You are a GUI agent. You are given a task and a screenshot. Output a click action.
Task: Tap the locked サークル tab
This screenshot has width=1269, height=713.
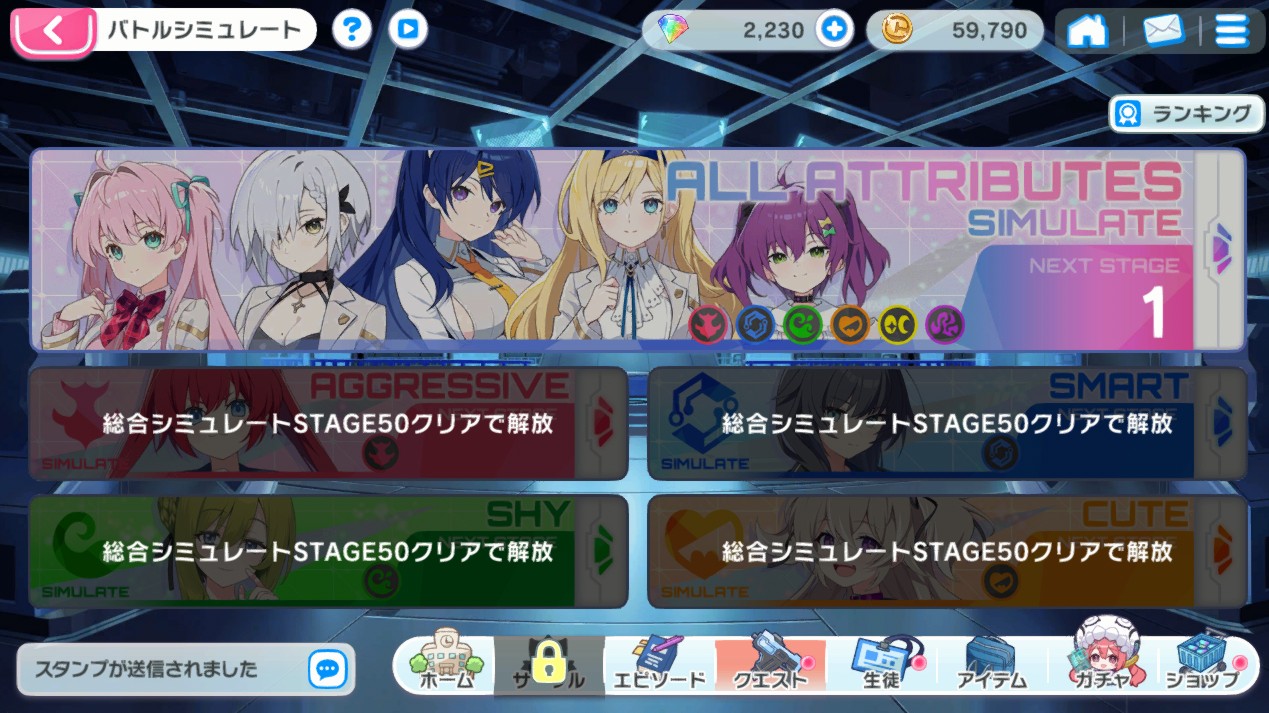pos(549,666)
